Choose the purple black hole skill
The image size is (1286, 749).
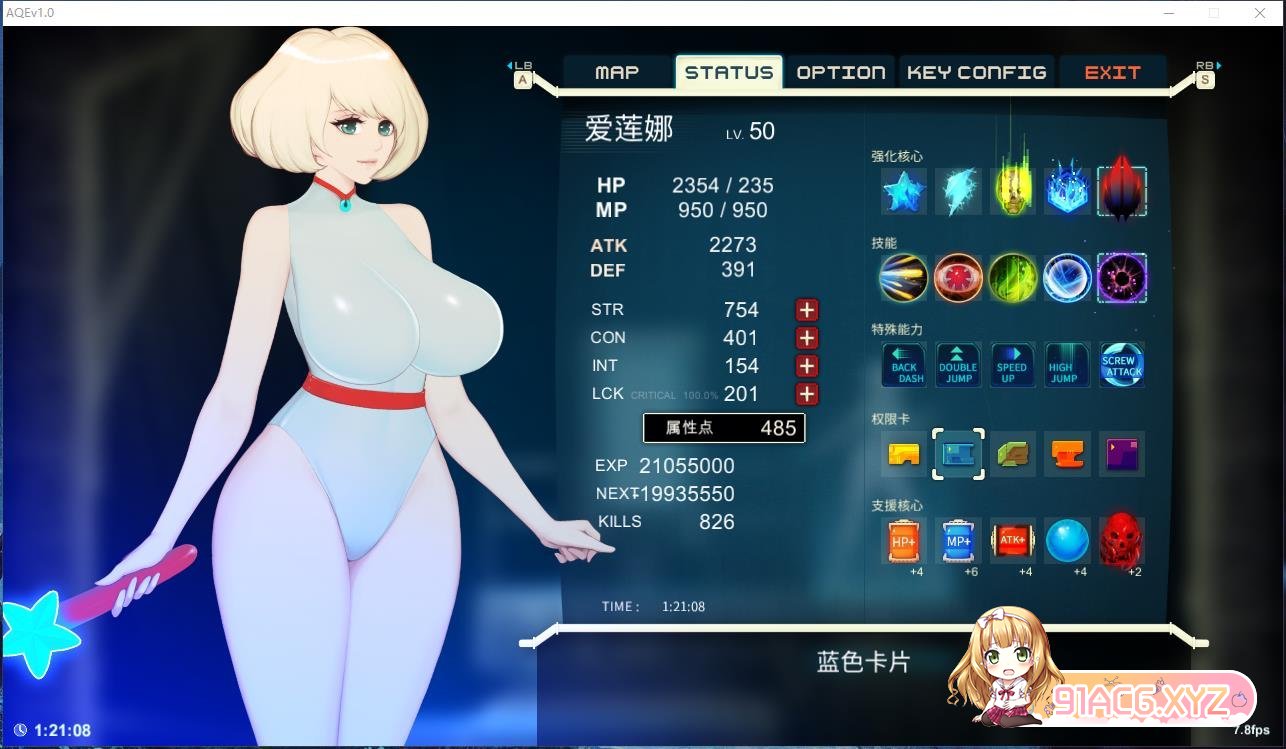point(1121,278)
